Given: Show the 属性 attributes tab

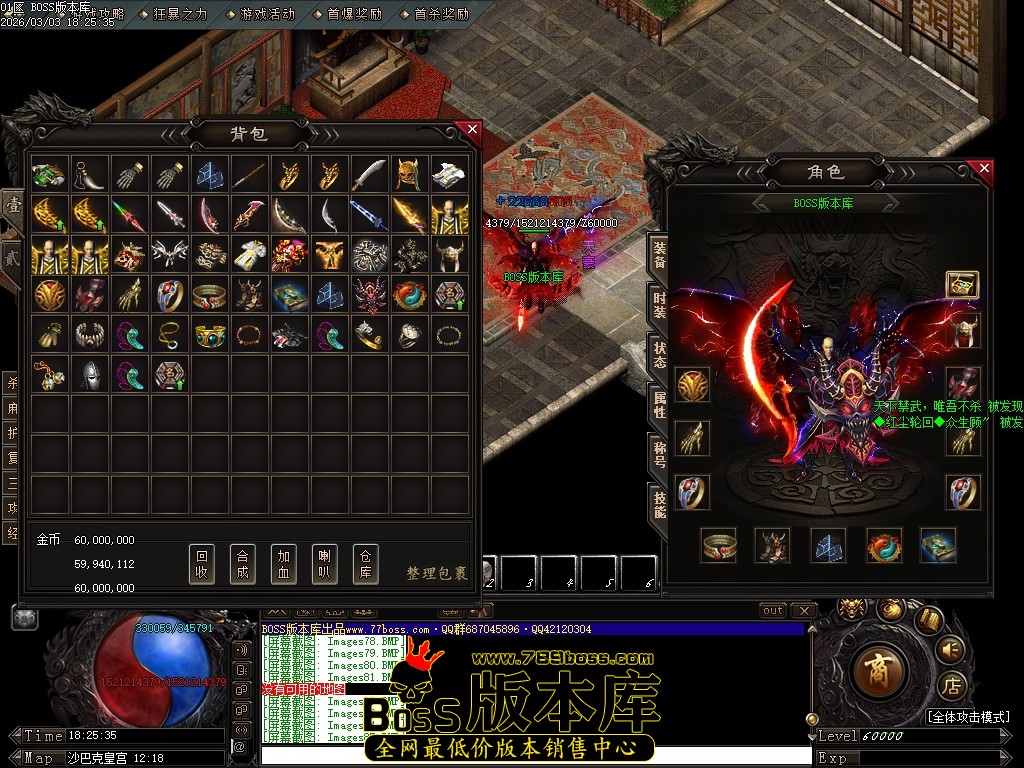Looking at the screenshot, I should point(659,403).
